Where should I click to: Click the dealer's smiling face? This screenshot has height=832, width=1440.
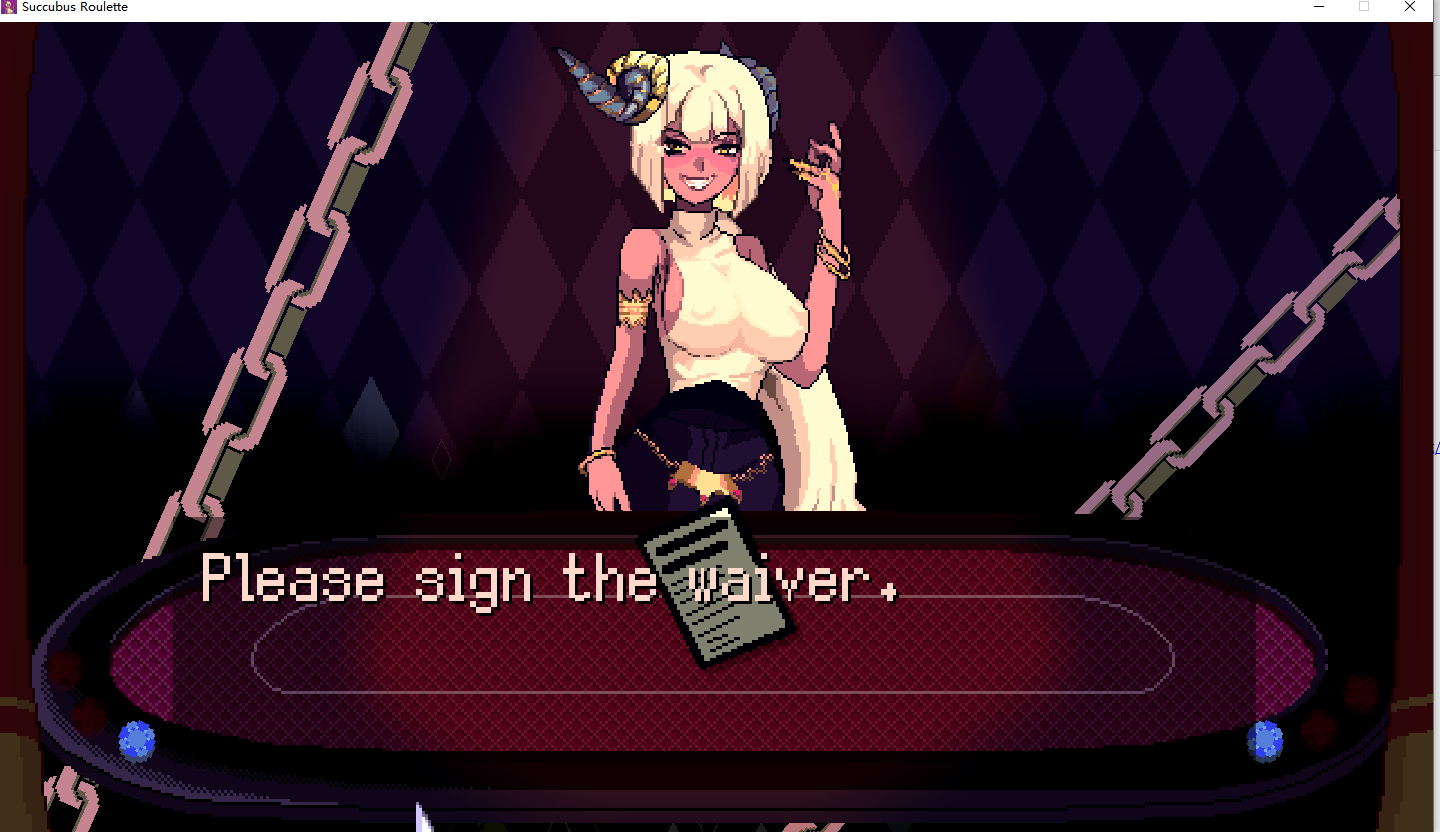pyautogui.click(x=700, y=160)
